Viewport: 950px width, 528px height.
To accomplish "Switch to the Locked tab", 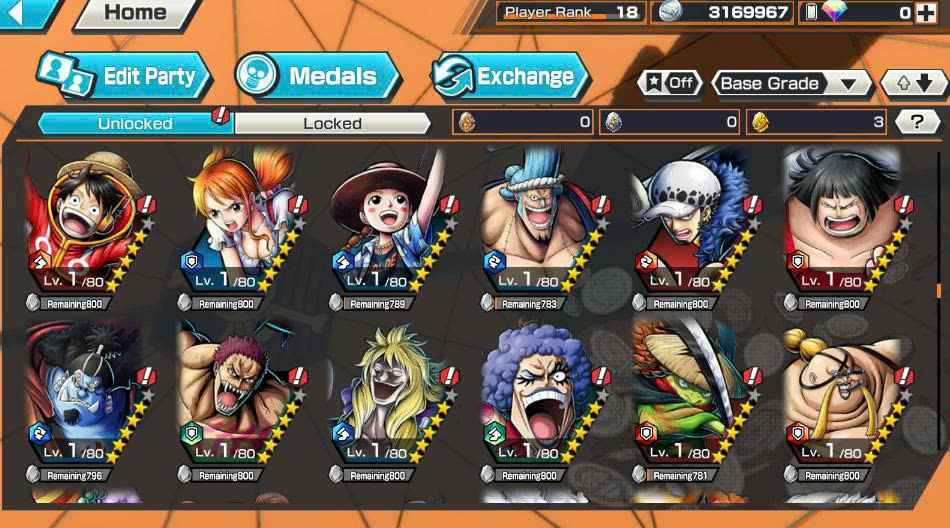I will [x=332, y=123].
